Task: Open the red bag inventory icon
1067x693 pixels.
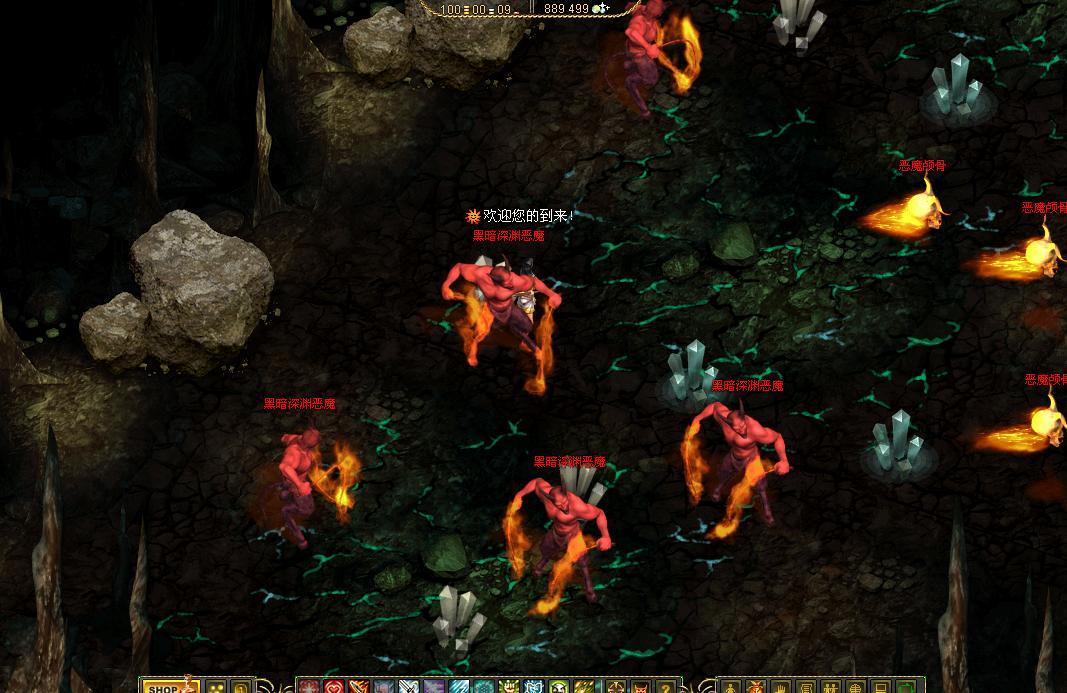Action: [754, 688]
